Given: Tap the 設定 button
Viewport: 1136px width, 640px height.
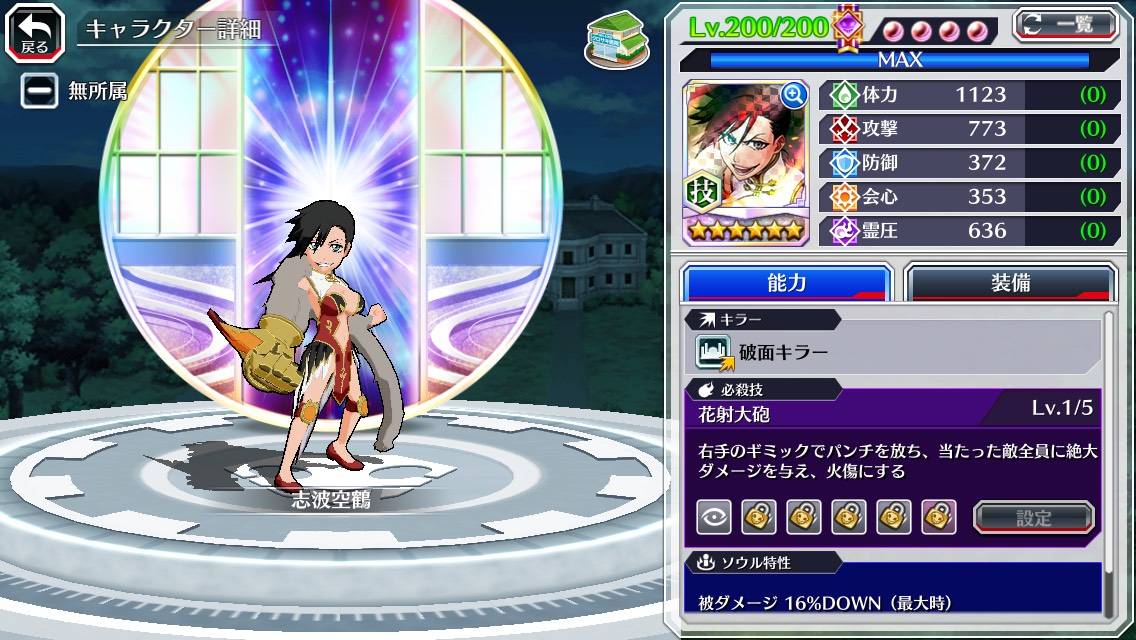Looking at the screenshot, I should coord(1034,518).
